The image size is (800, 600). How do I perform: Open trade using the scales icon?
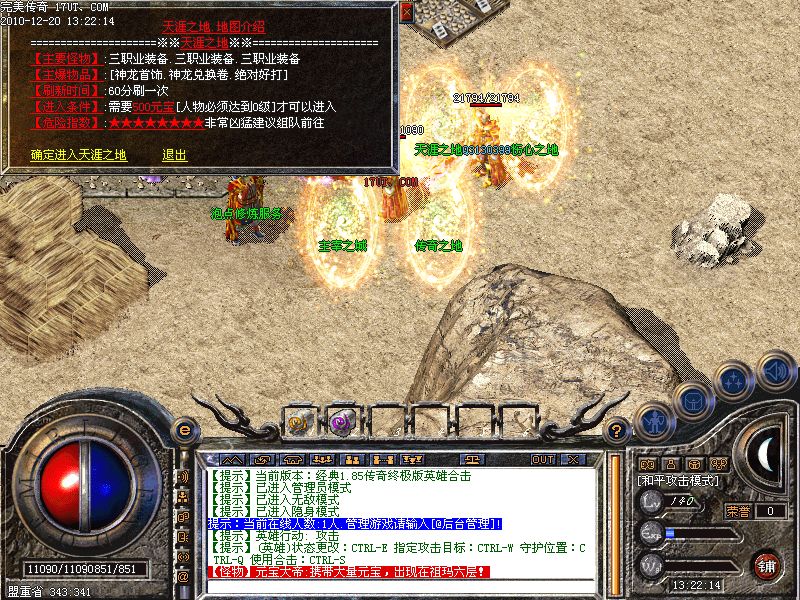[x=472, y=459]
